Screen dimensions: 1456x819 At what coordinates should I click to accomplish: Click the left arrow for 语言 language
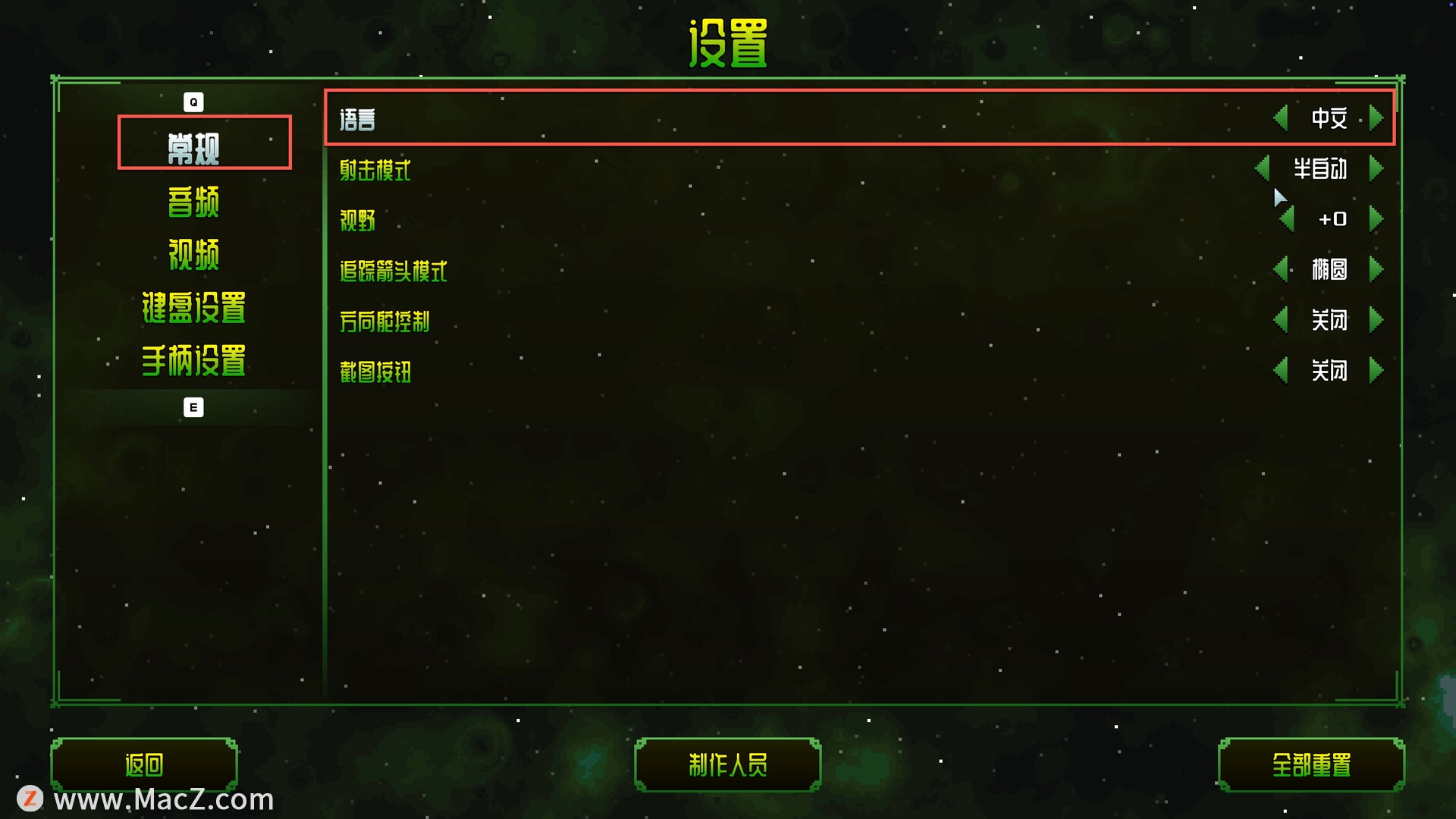1281,118
